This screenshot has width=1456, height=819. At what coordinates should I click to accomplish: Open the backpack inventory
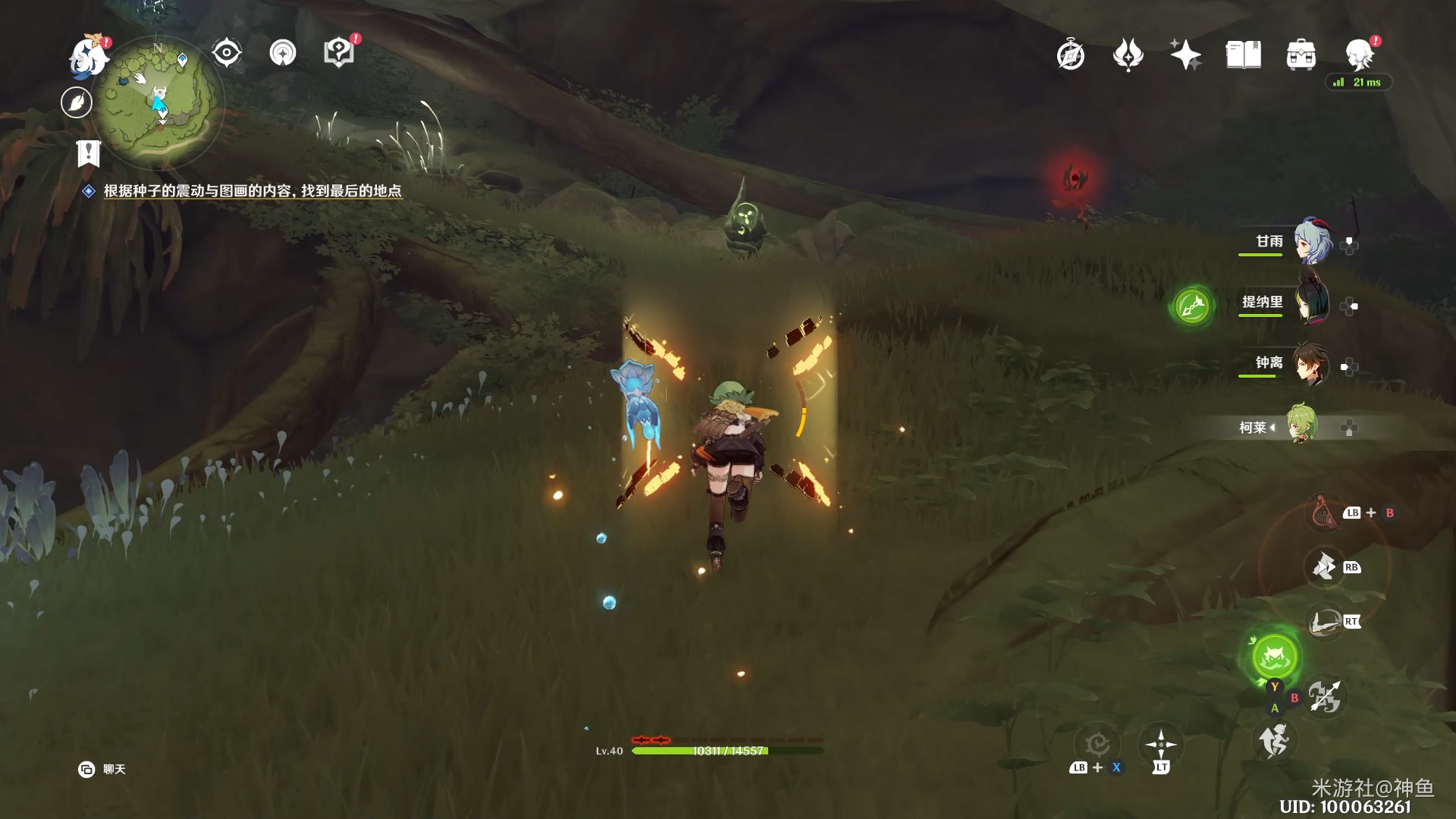pyautogui.click(x=1301, y=55)
